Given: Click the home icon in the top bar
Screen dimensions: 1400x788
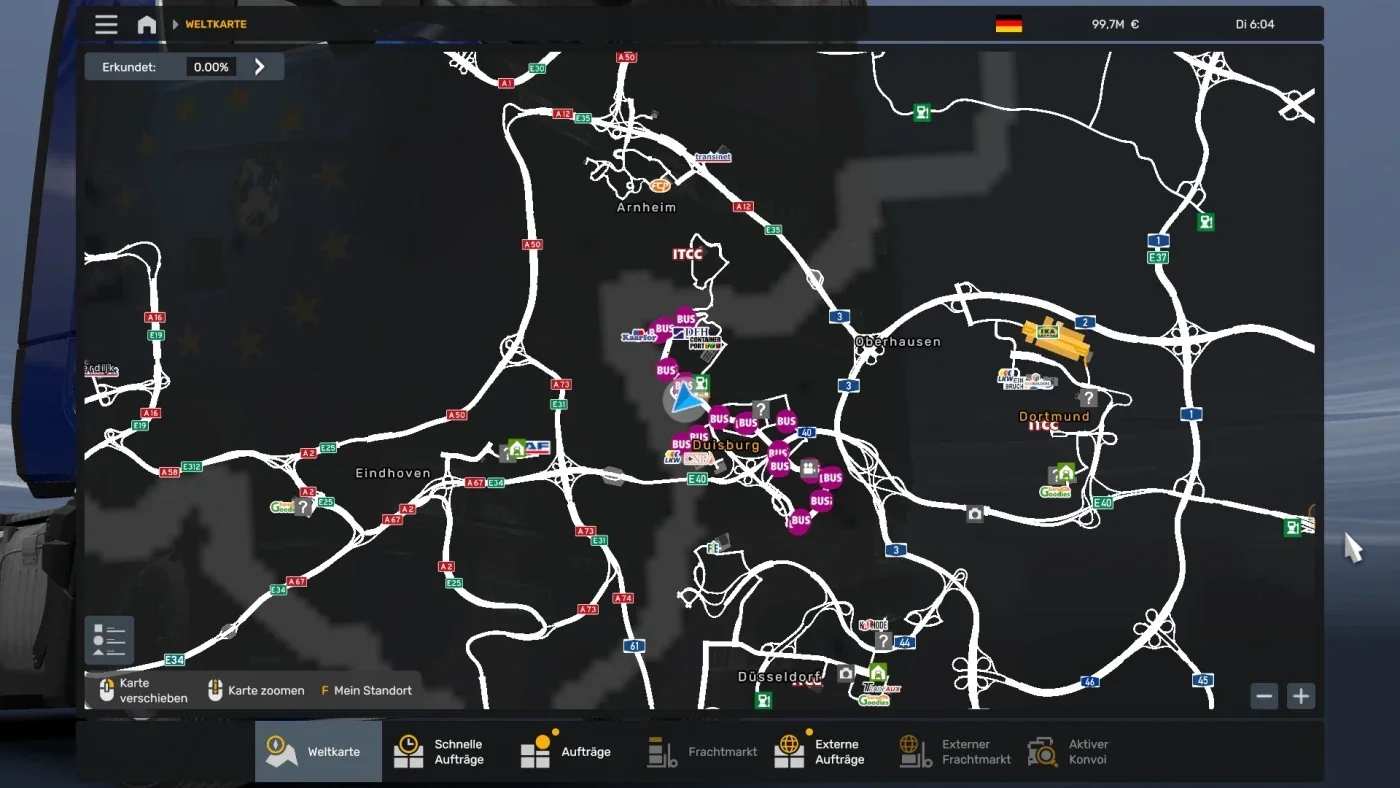Looking at the screenshot, I should click(x=145, y=23).
